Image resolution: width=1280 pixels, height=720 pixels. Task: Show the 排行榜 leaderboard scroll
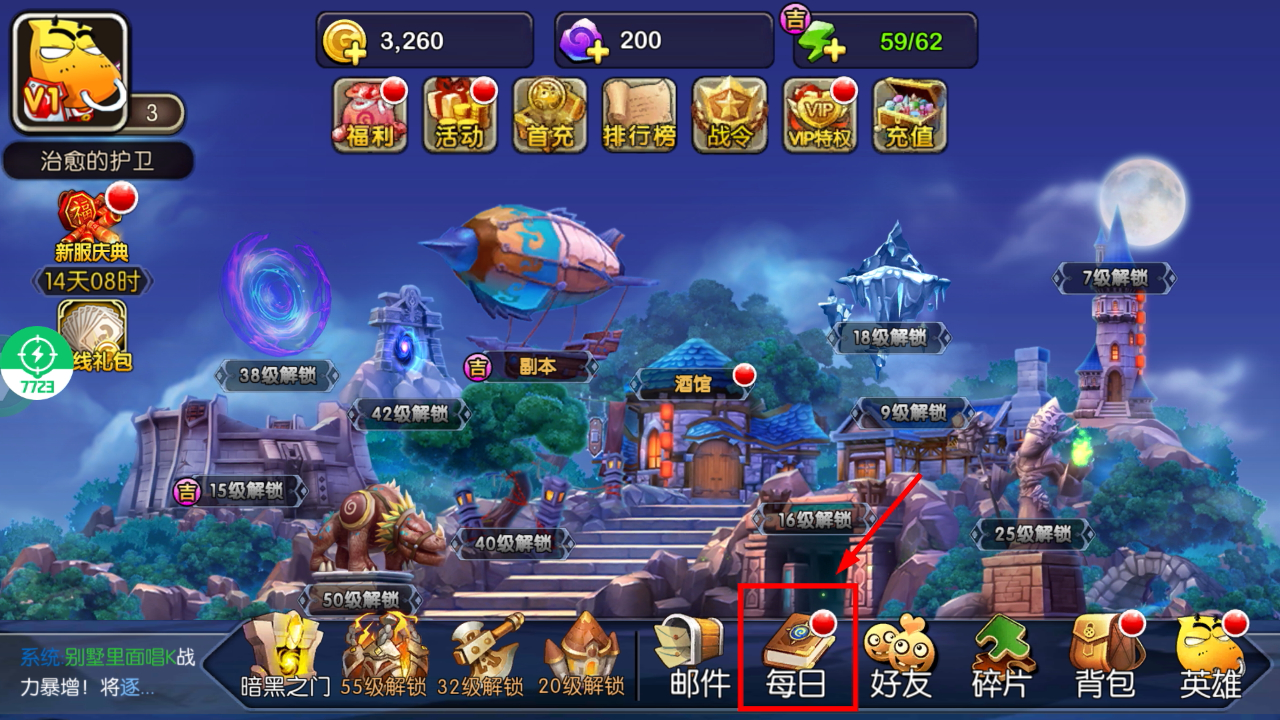coord(640,115)
